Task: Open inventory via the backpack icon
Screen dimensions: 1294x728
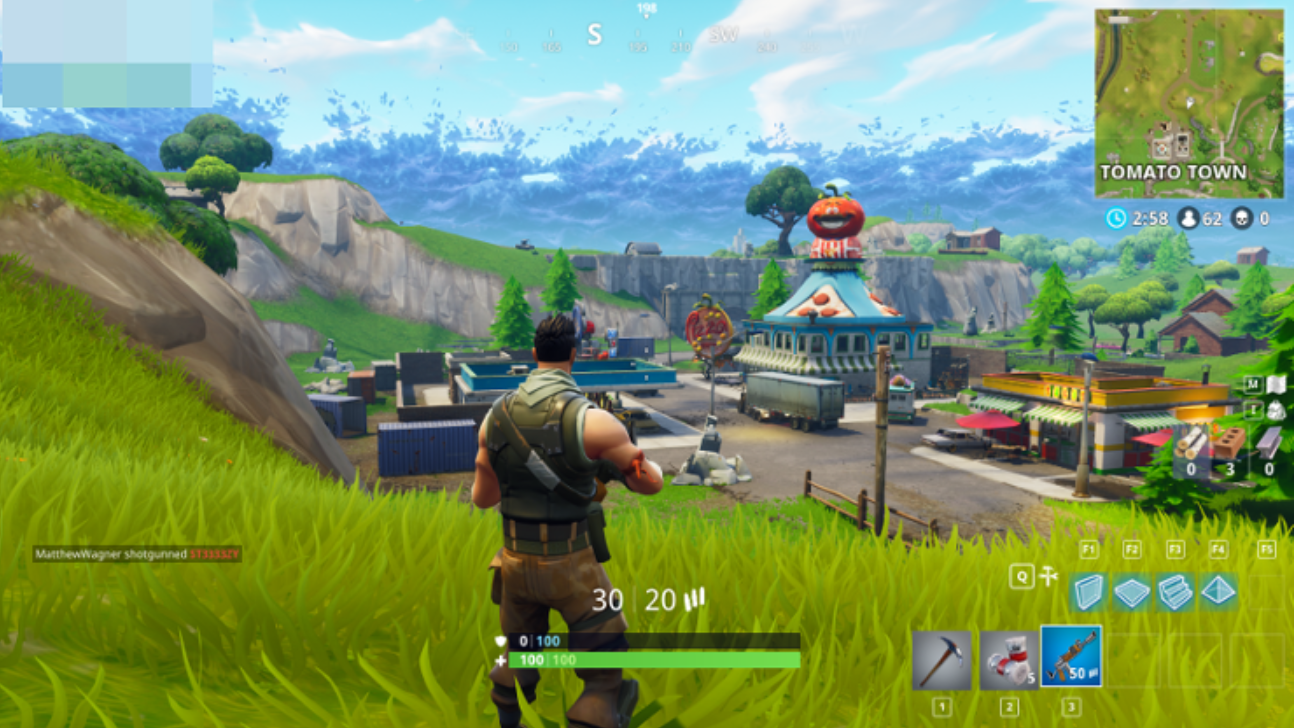Action: pos(1276,410)
